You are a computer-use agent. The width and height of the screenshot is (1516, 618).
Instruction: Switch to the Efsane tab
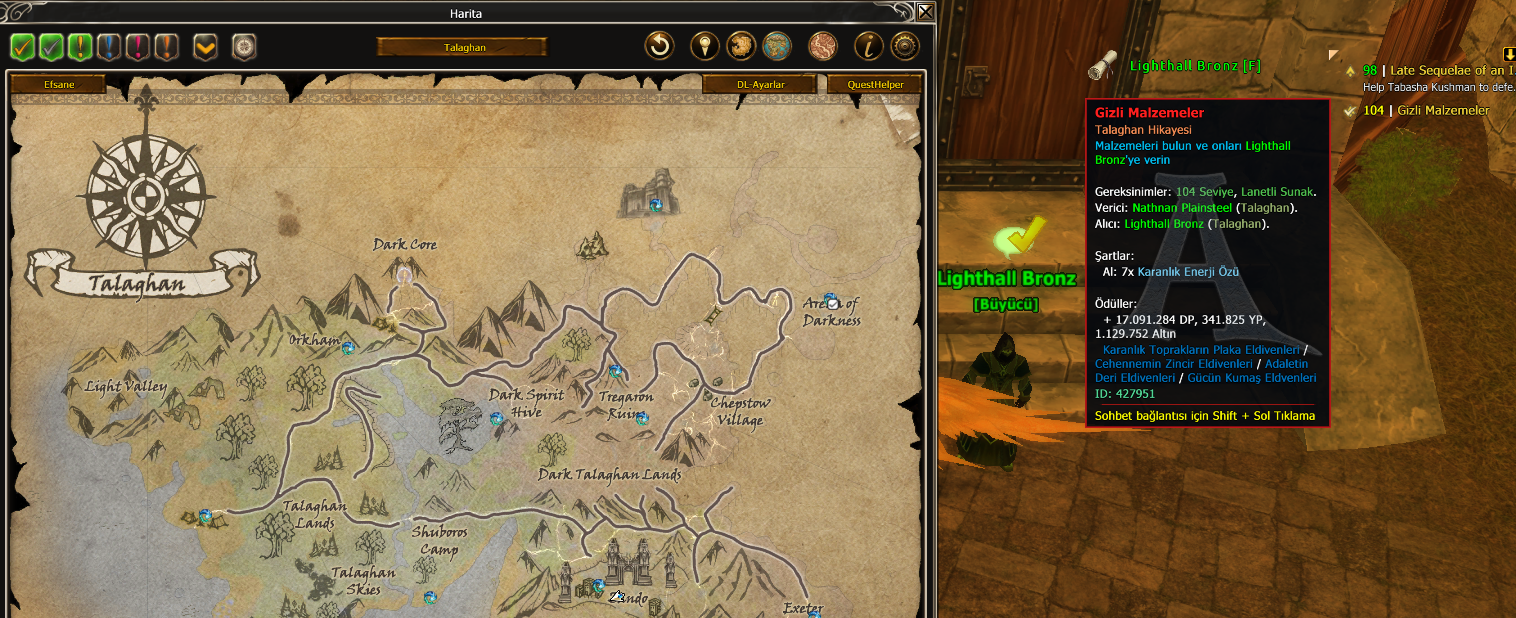[x=58, y=85]
